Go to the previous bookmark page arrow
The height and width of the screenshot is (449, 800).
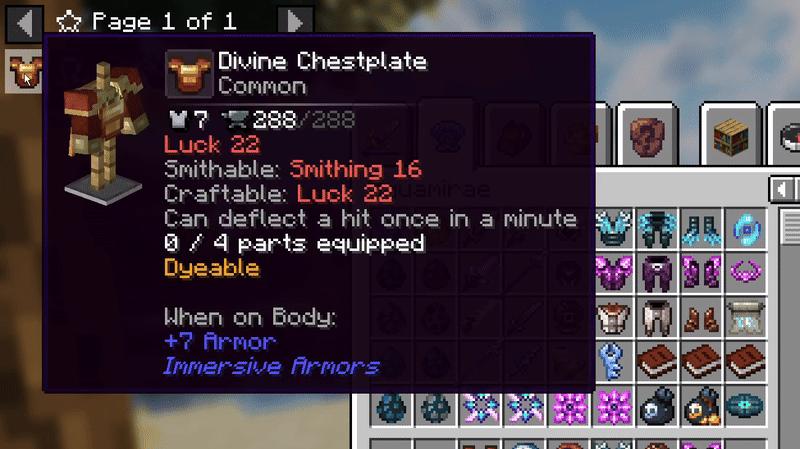pos(25,19)
